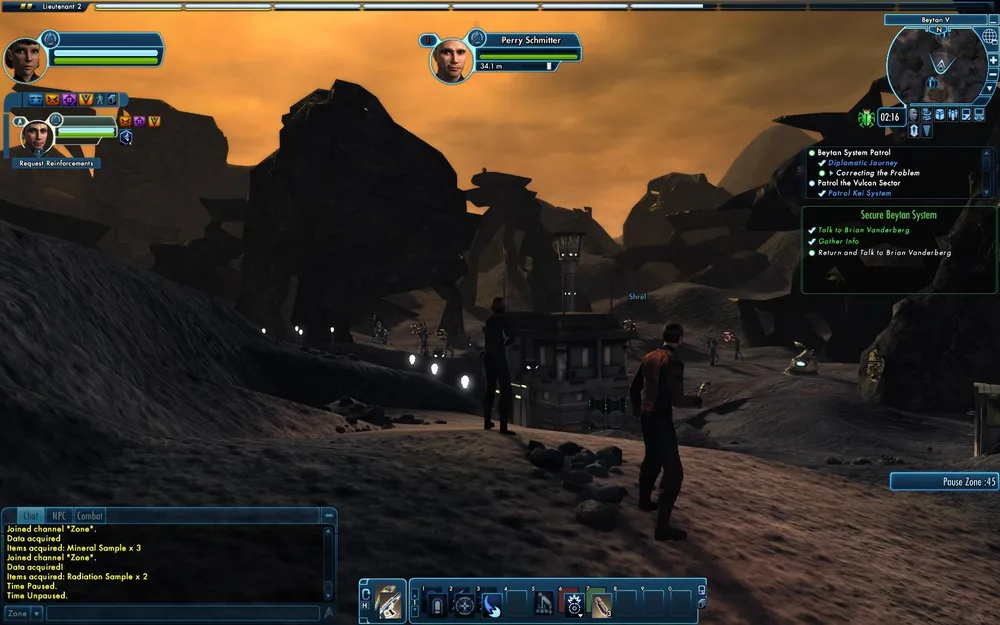
Task: Open the Zone channel dropdown
Action: click(x=23, y=613)
